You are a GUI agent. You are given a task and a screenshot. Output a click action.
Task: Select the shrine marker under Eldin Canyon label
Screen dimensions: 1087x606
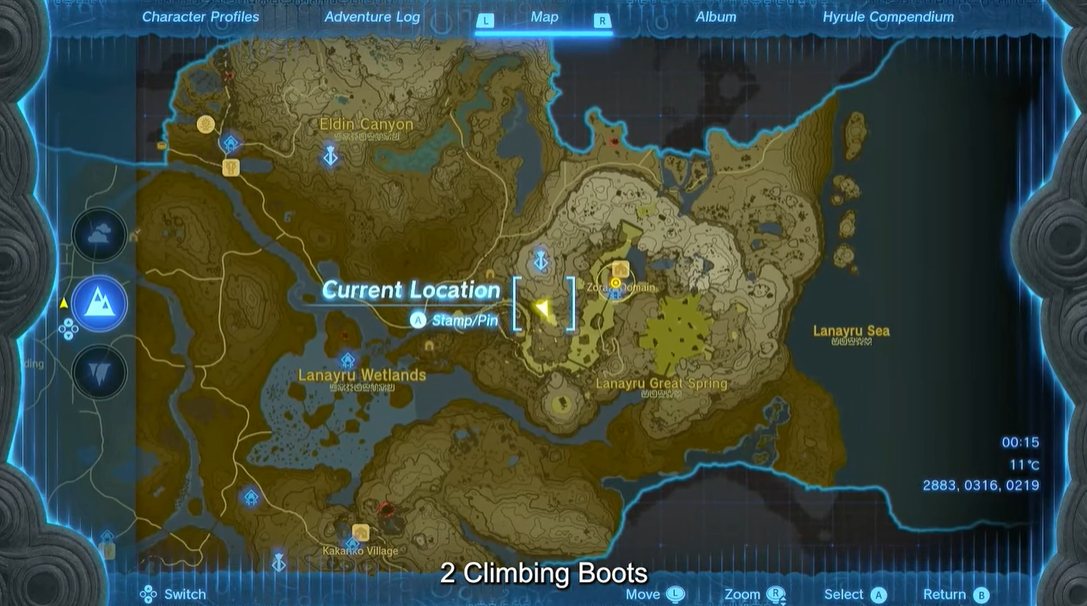click(330, 155)
